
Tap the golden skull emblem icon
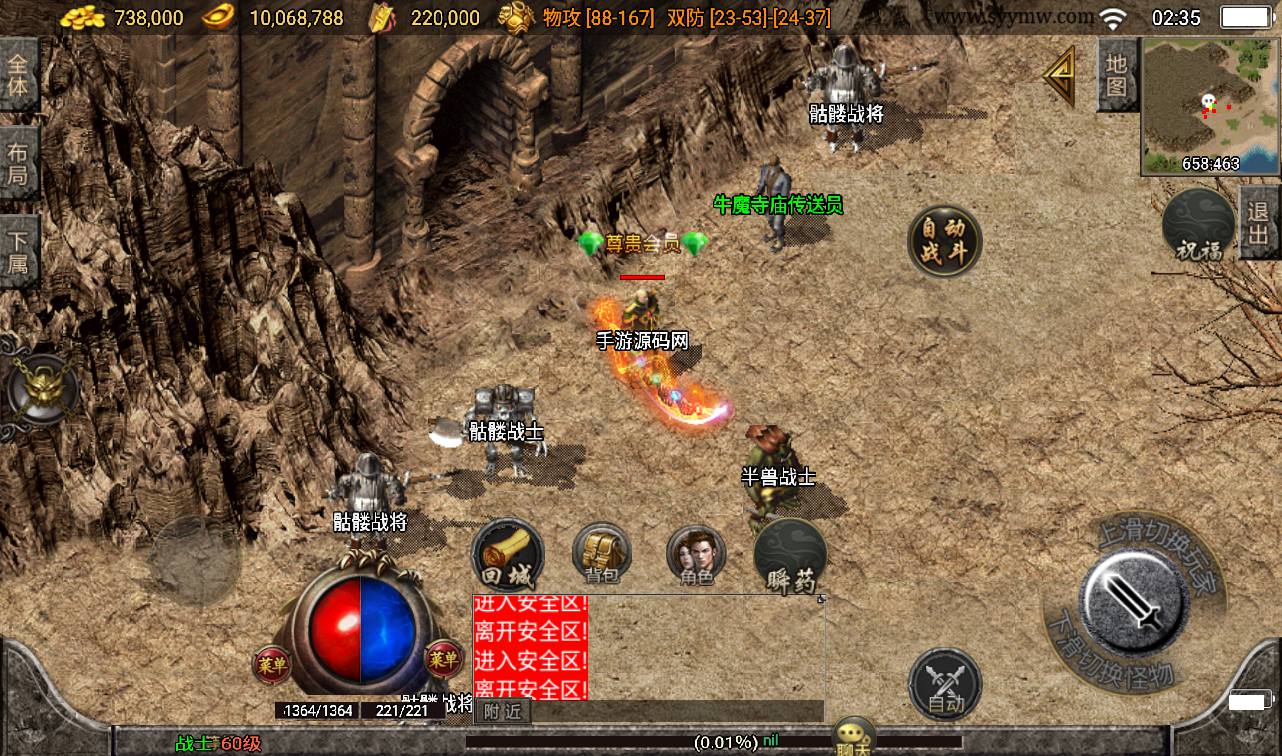(x=40, y=389)
